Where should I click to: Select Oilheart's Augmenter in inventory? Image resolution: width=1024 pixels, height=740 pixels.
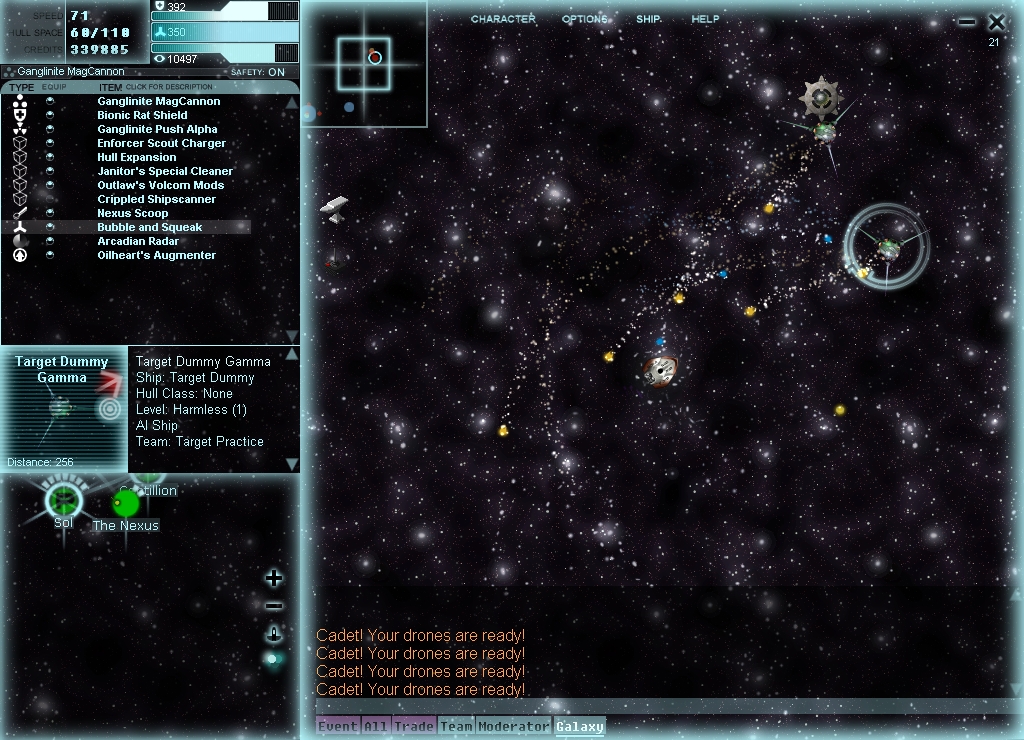point(156,255)
